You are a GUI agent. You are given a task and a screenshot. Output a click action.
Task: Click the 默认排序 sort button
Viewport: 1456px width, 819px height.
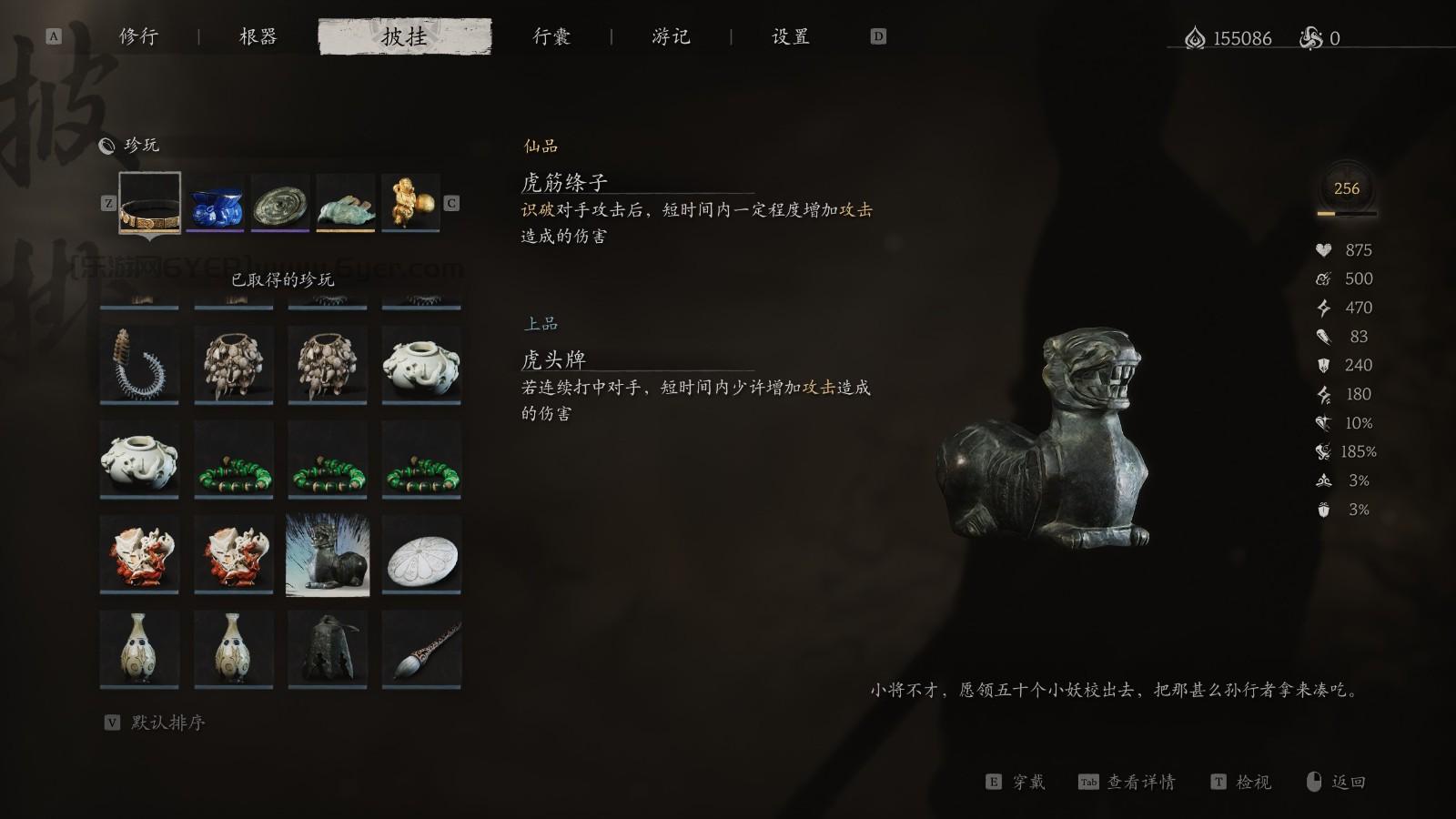tap(169, 723)
